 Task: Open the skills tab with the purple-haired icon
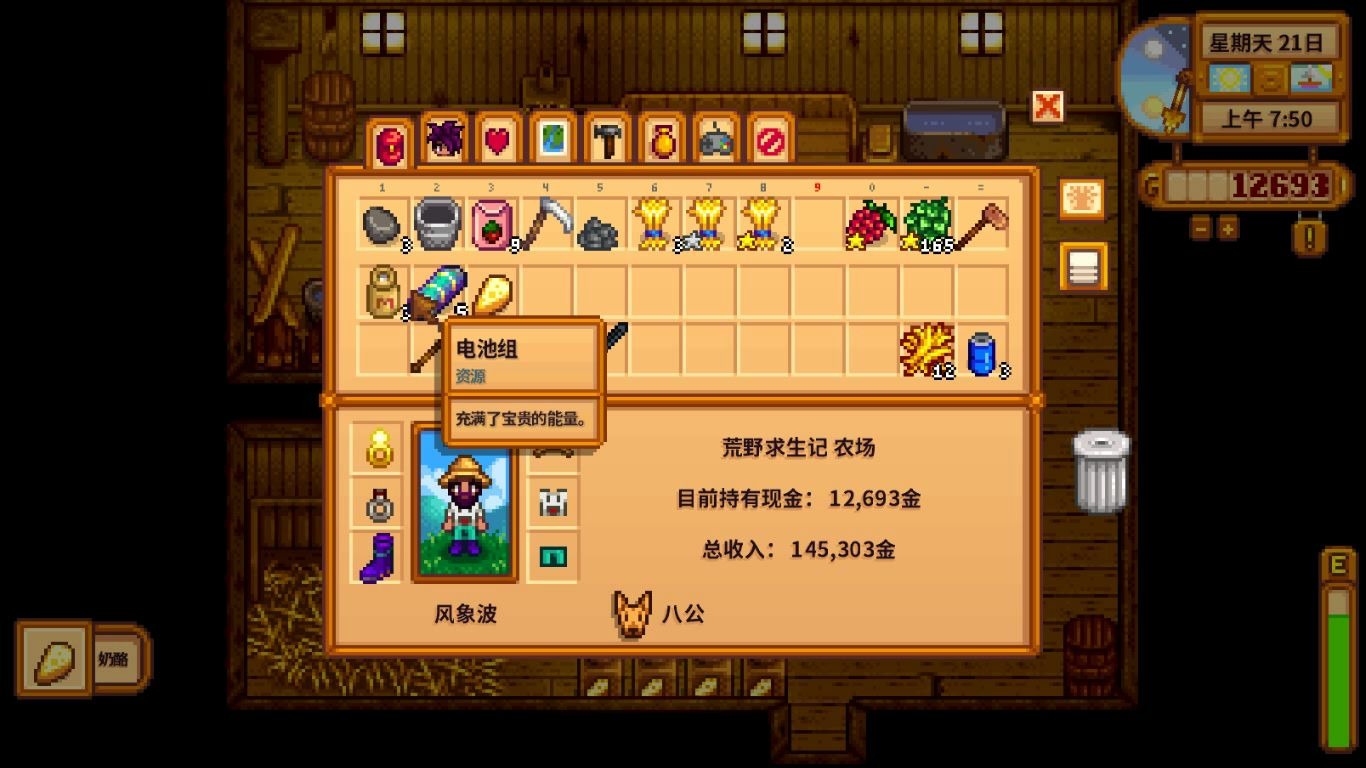pos(446,140)
